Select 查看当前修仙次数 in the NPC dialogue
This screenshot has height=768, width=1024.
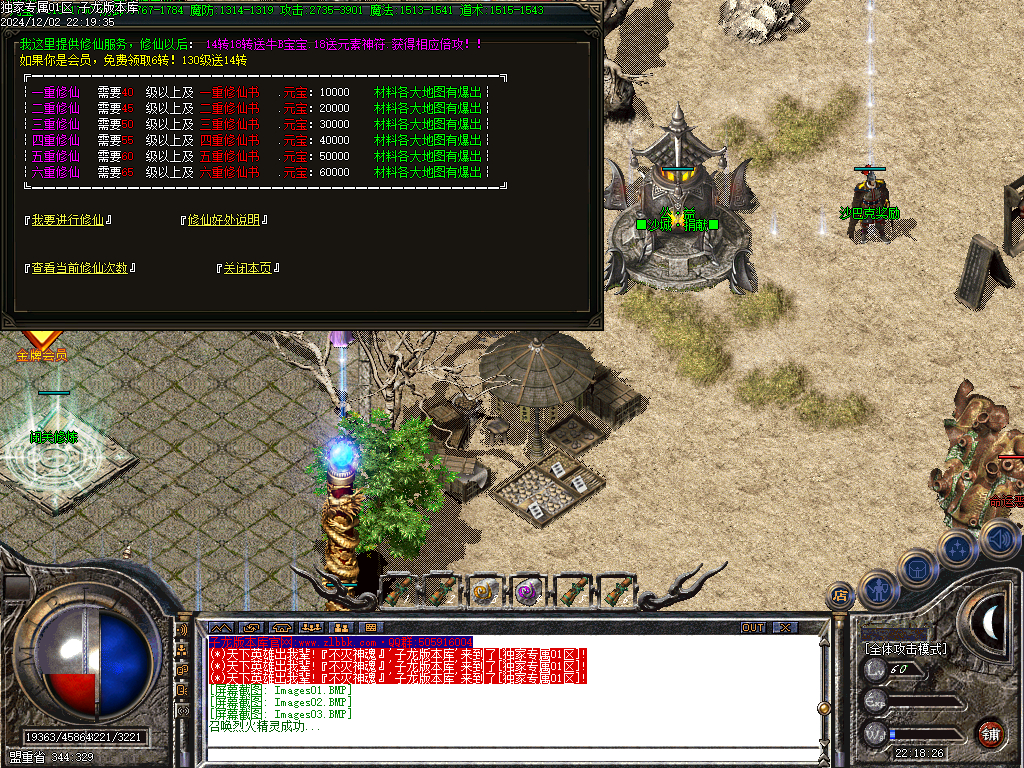point(80,268)
